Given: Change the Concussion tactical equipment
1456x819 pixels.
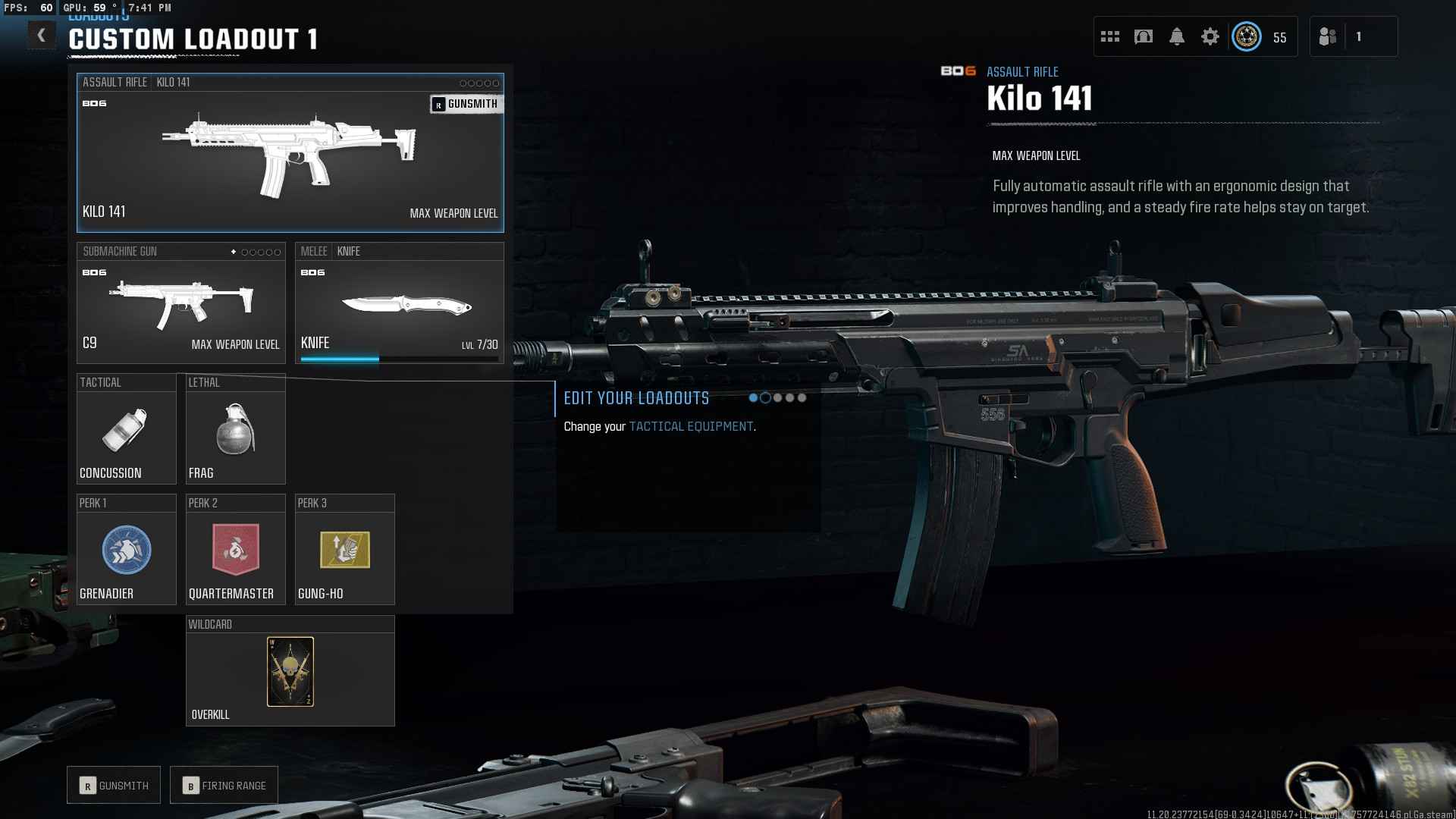Looking at the screenshot, I should 126,430.
